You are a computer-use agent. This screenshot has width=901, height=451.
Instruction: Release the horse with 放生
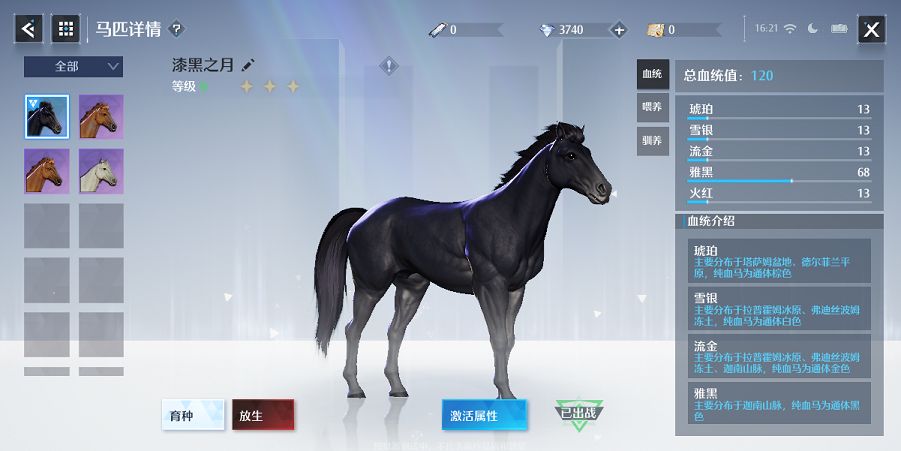263,415
